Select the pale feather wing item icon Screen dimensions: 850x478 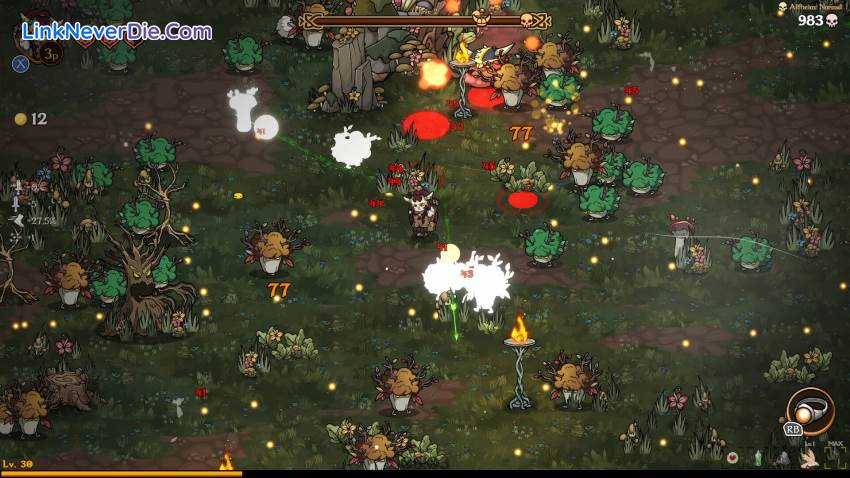tap(808, 459)
